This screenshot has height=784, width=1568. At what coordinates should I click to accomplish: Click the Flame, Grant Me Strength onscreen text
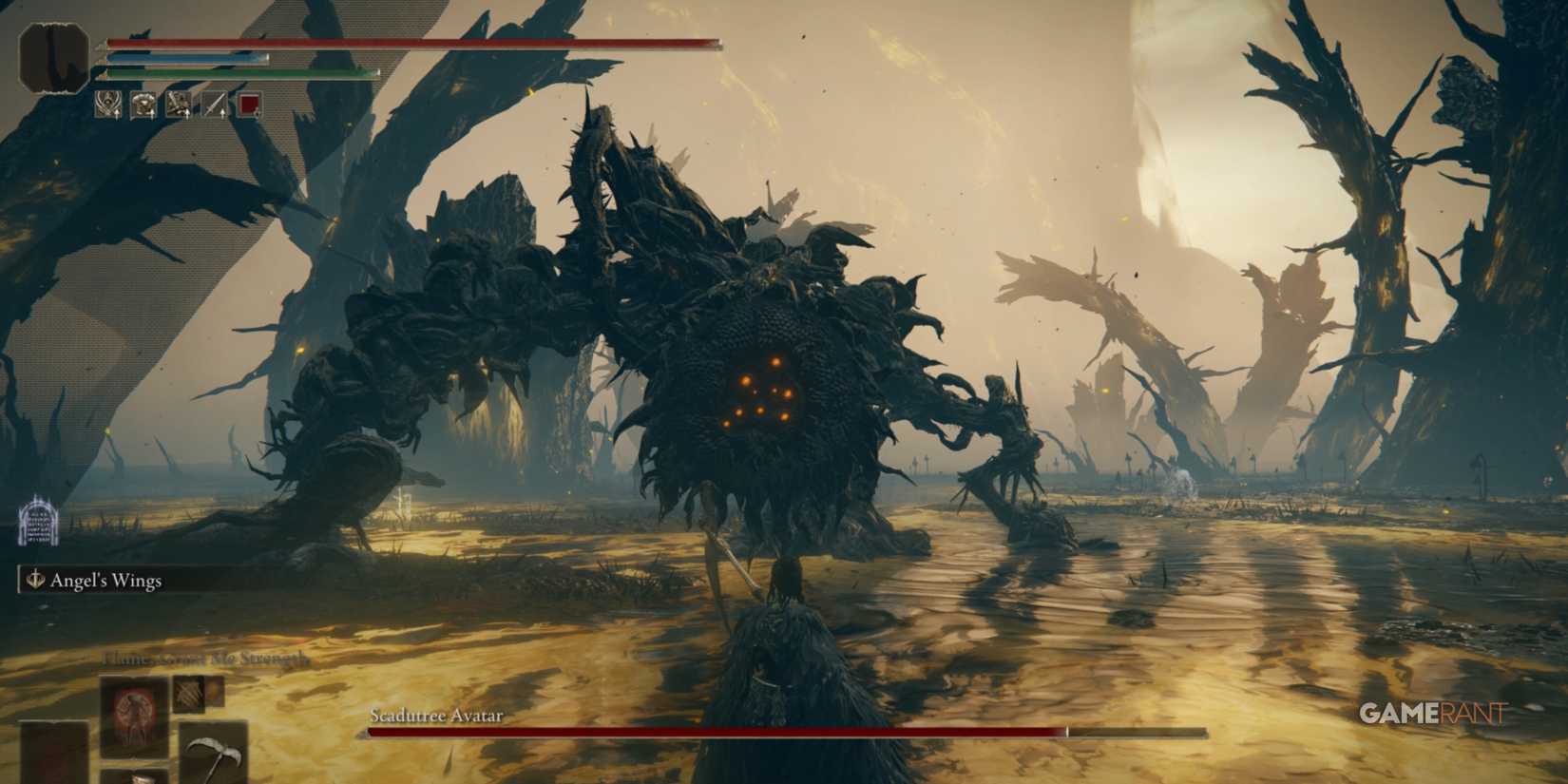coord(204,658)
